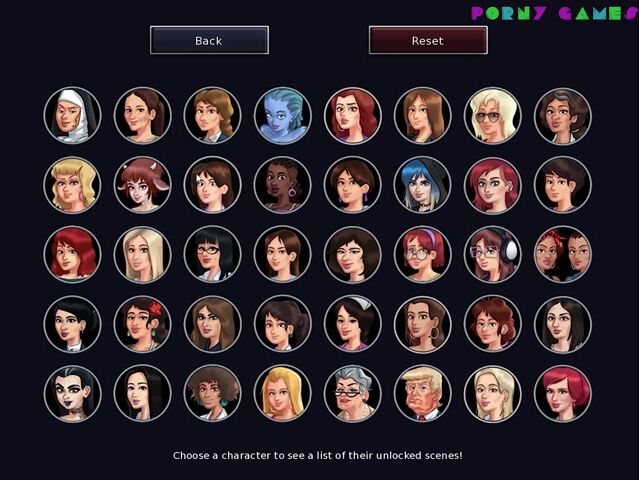Viewport: 639px width, 480px height.
Task: Choose the maid with white headpiece
Action: click(x=352, y=324)
